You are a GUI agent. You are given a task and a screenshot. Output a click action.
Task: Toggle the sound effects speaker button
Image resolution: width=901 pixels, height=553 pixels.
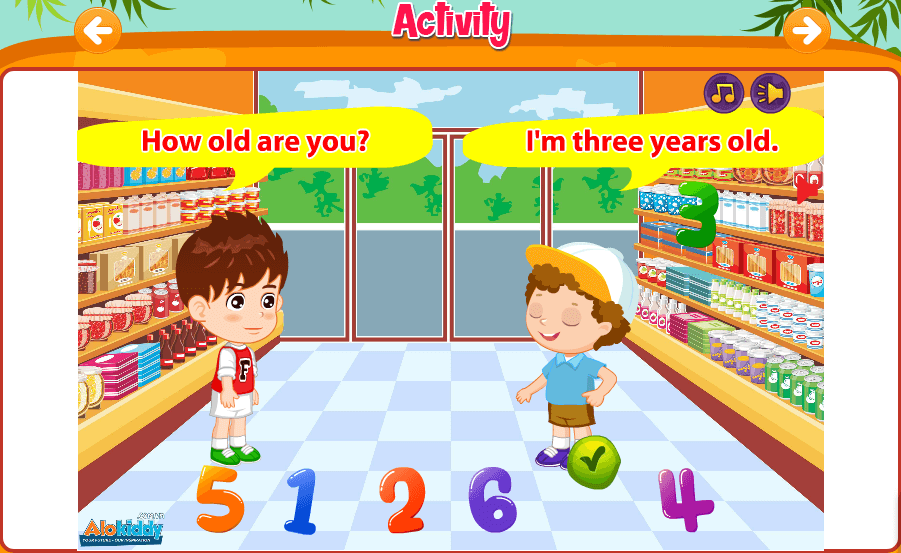click(x=770, y=93)
